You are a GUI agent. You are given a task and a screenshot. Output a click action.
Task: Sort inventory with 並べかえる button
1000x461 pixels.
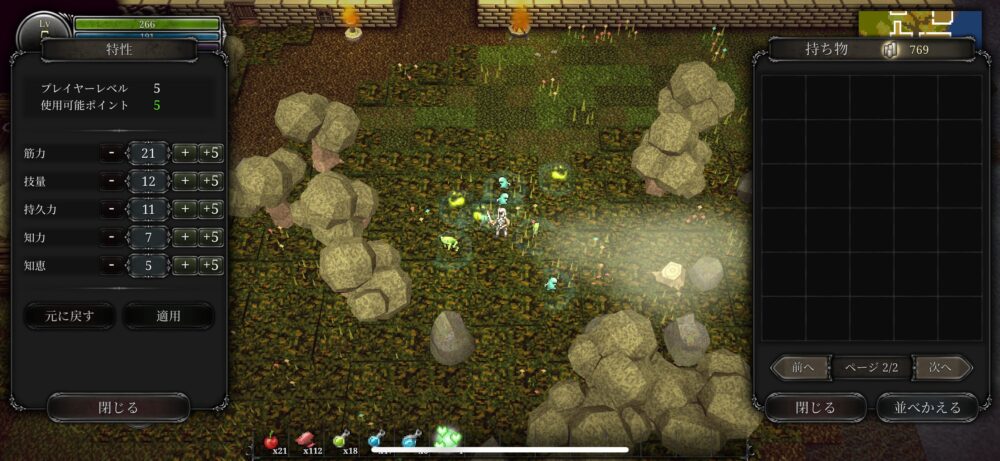click(x=927, y=407)
